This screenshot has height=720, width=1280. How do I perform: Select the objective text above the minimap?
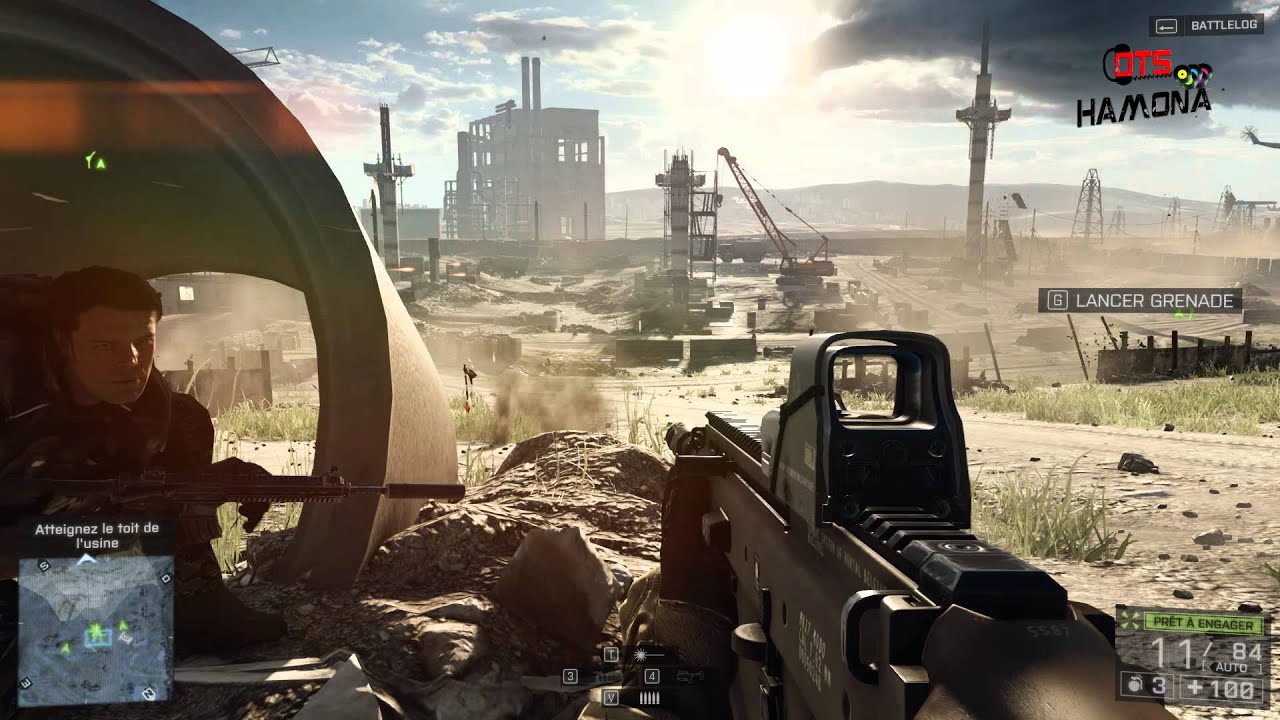[96, 535]
